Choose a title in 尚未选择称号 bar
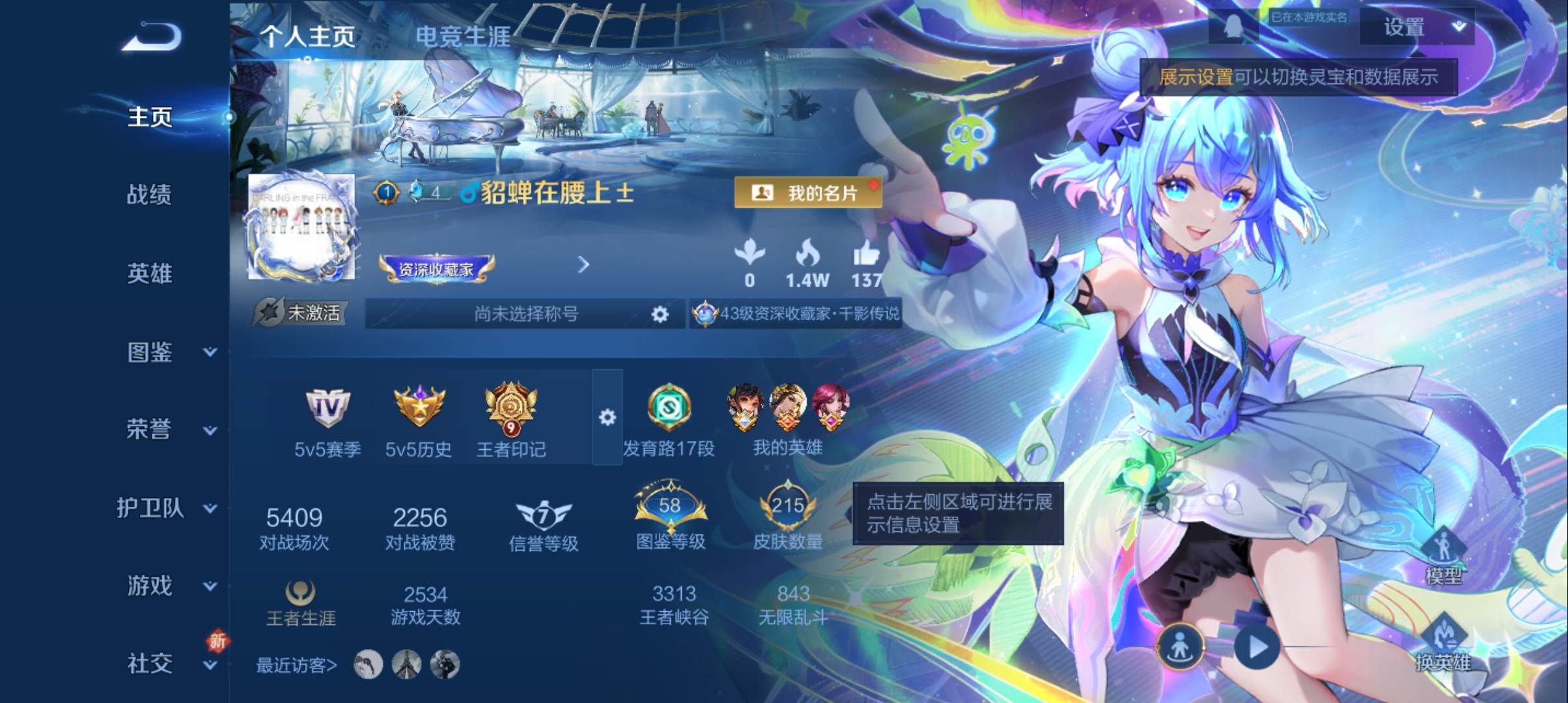Image resolution: width=1568 pixels, height=703 pixels. coord(525,314)
